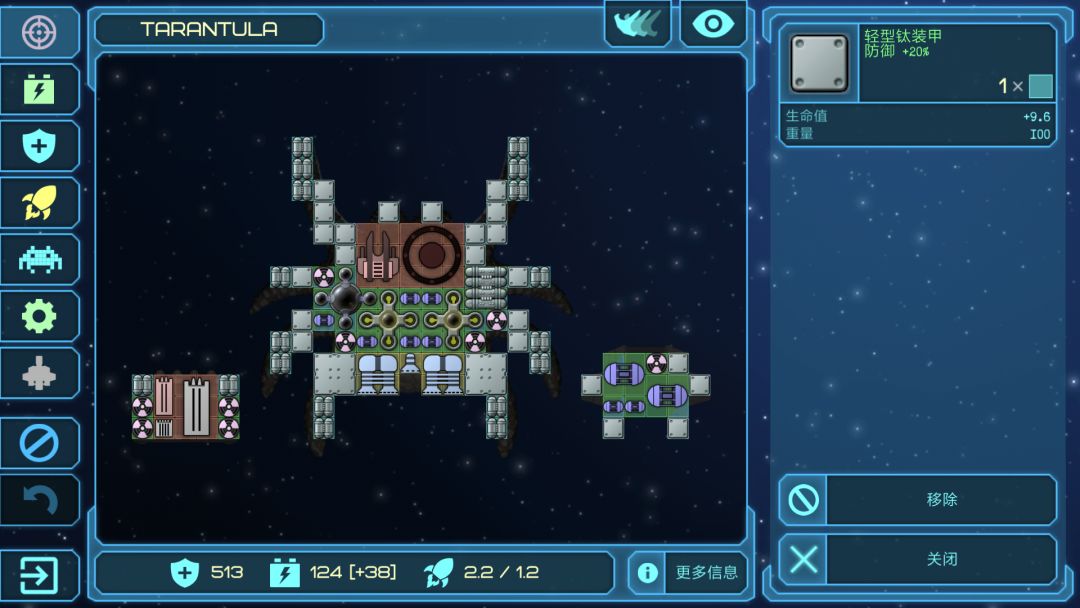
Task: Open the rocket engine category
Action: [39, 203]
